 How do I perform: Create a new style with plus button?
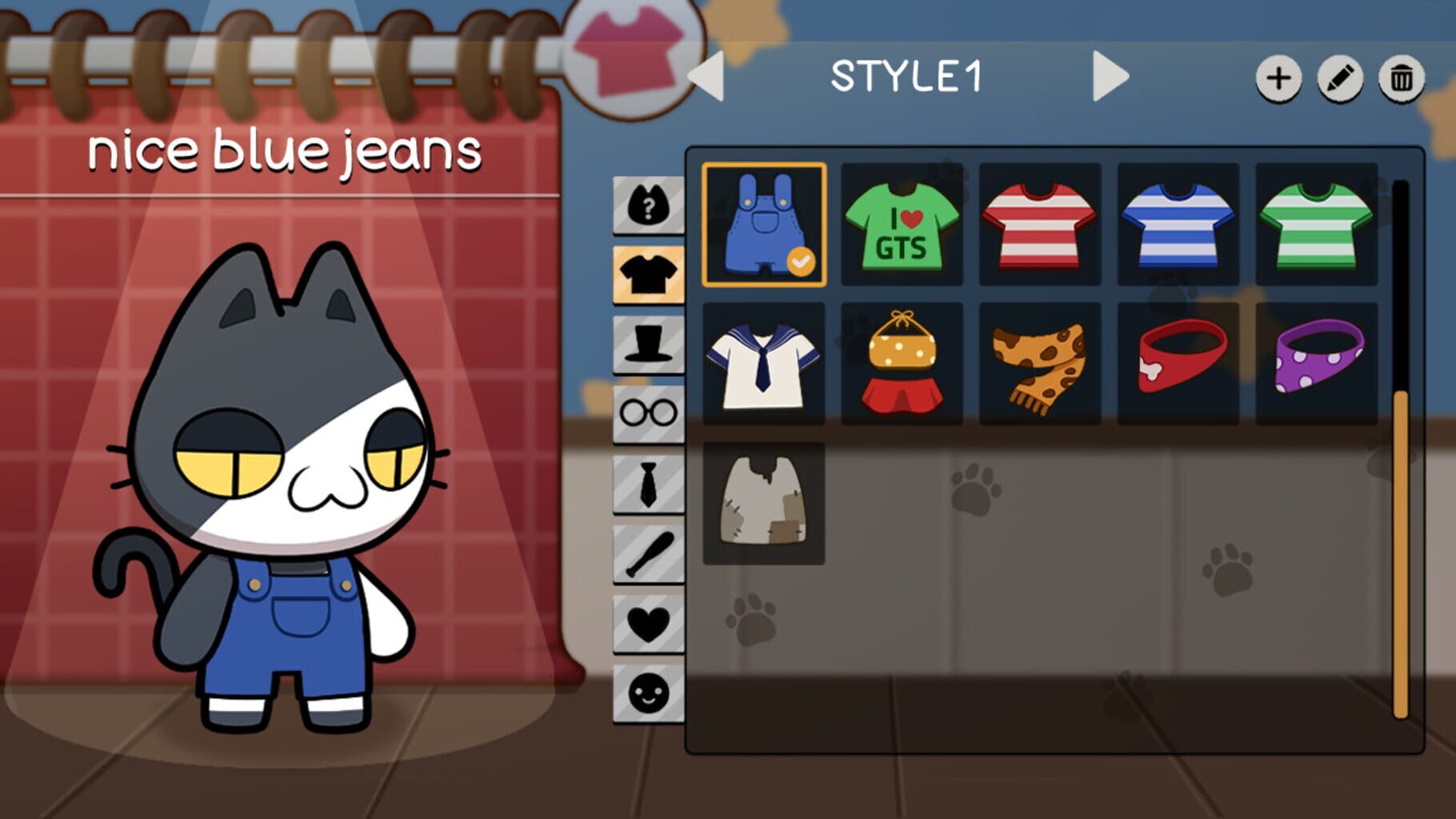point(1278,79)
